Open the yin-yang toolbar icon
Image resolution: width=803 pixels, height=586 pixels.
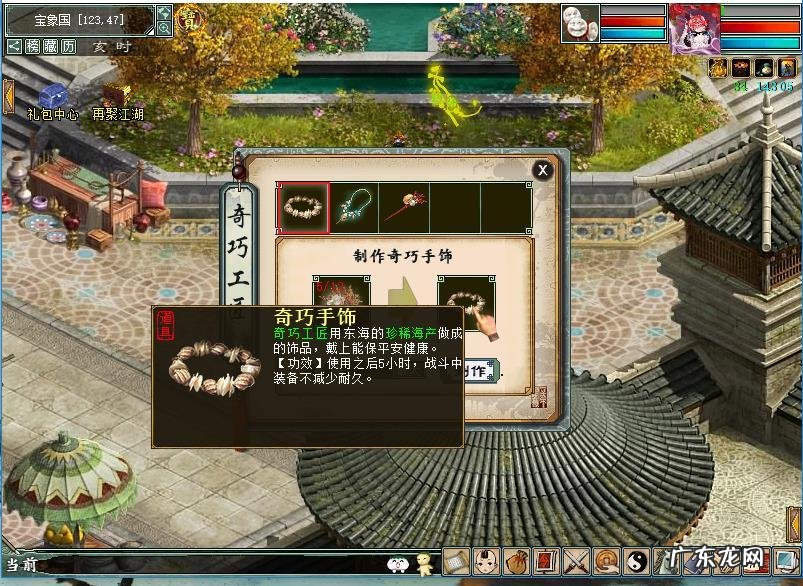(636, 562)
